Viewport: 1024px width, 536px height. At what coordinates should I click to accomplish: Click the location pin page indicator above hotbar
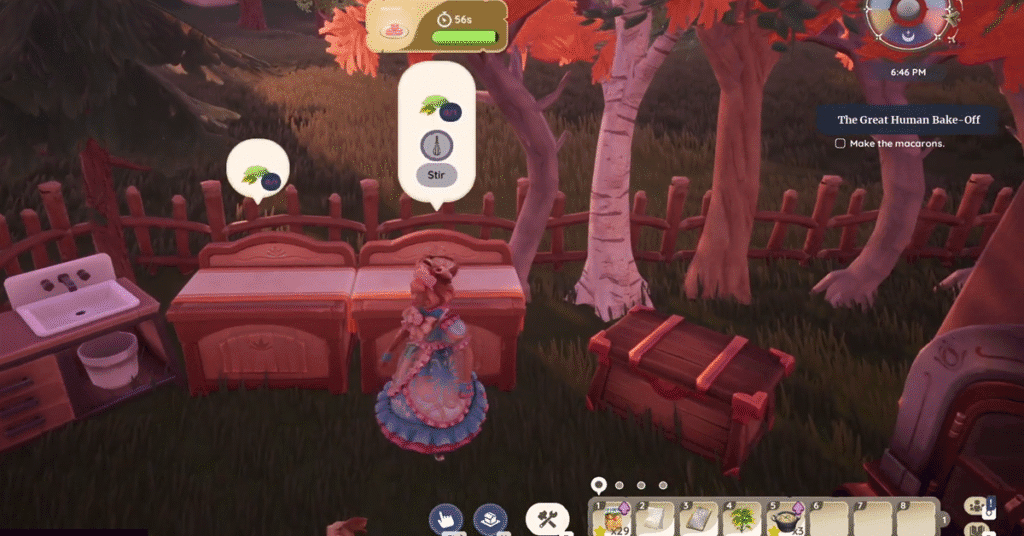(x=598, y=485)
